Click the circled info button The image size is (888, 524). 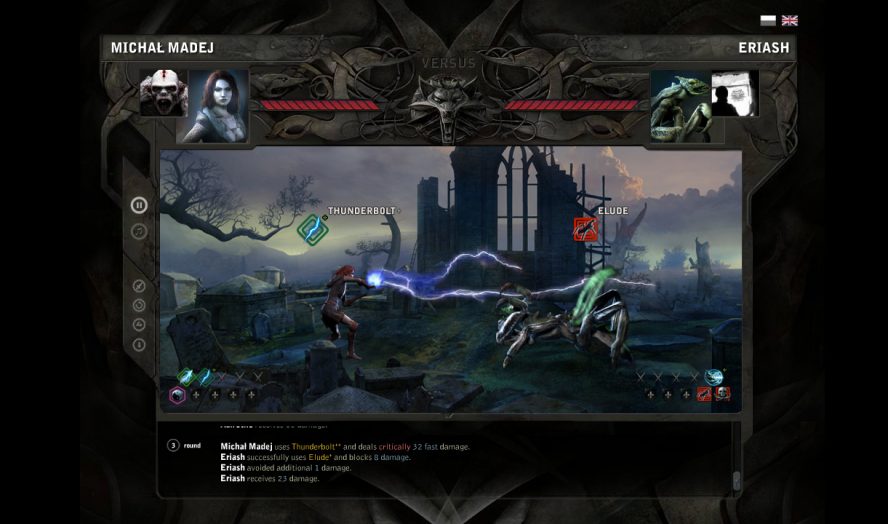point(139,345)
